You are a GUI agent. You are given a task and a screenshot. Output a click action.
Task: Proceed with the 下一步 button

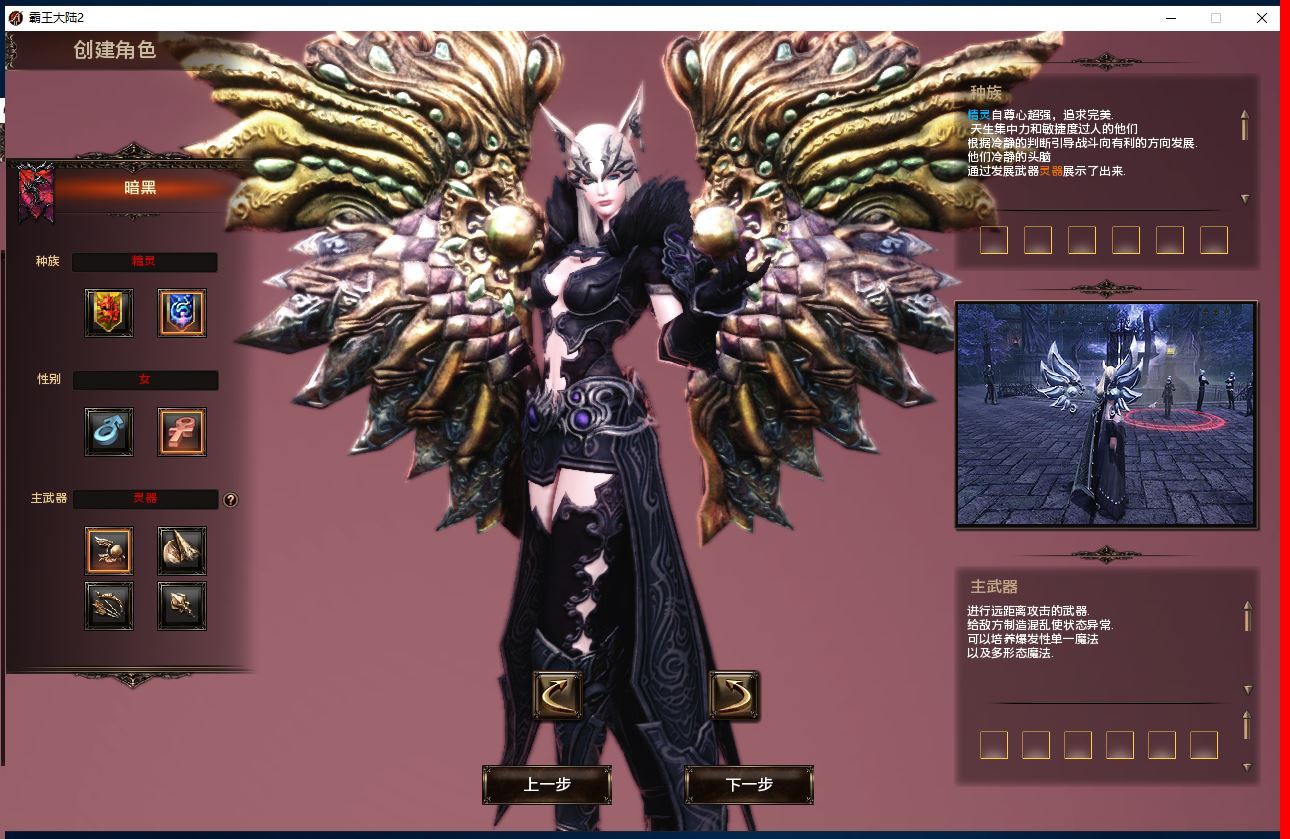pyautogui.click(x=749, y=785)
